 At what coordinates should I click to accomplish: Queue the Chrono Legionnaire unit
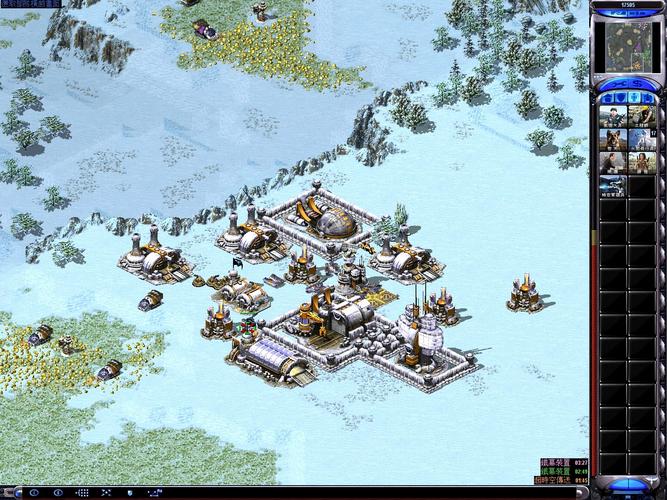tap(612, 187)
